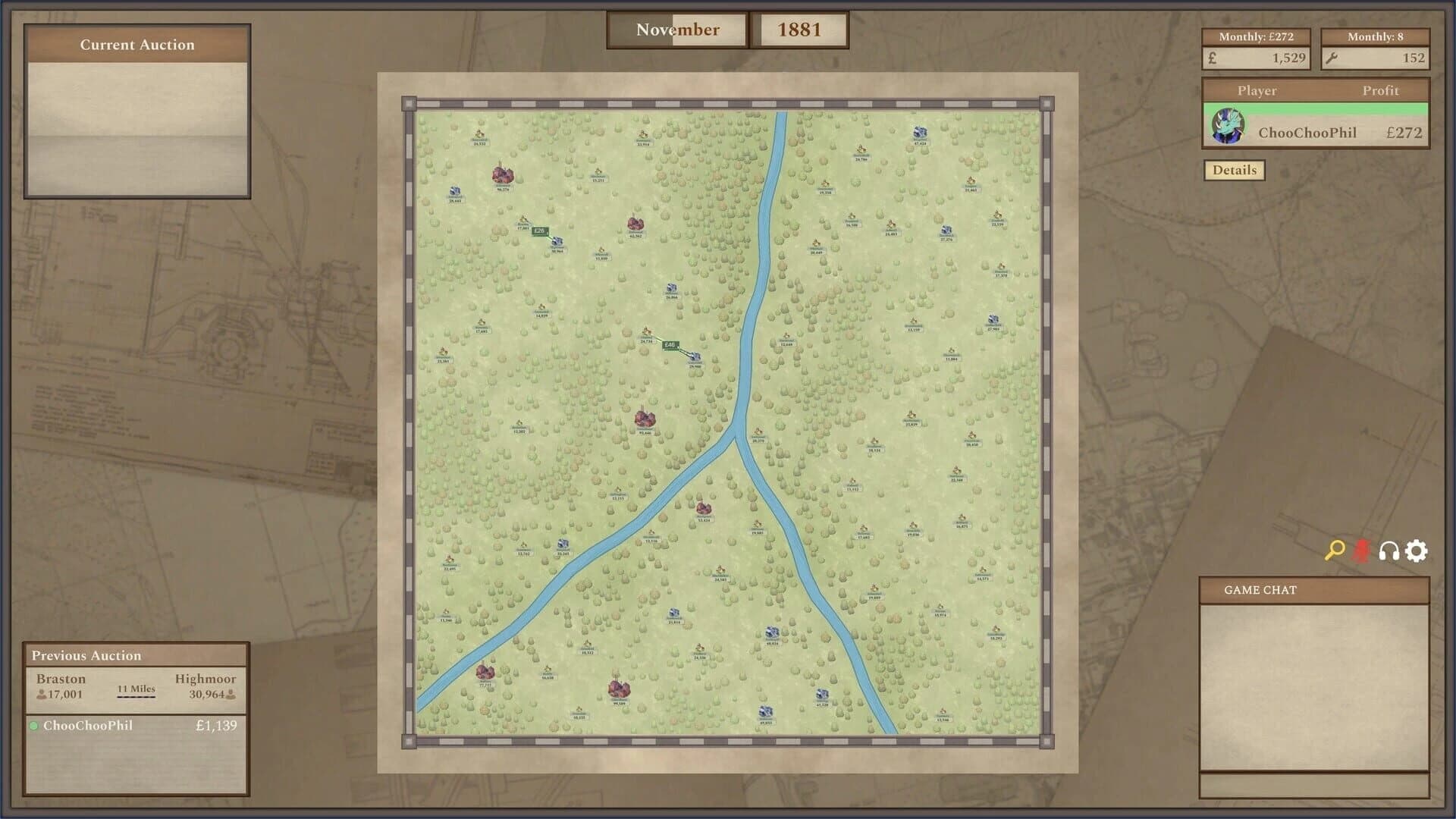This screenshot has height=819, width=1456.
Task: Click Braston in the Previous Auction panel
Action: (x=59, y=680)
